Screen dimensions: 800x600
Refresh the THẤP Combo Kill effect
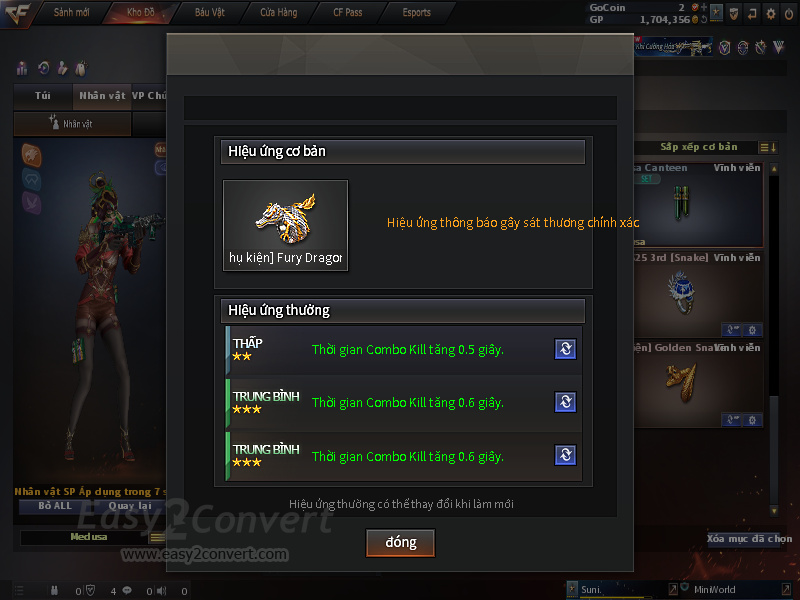(565, 349)
